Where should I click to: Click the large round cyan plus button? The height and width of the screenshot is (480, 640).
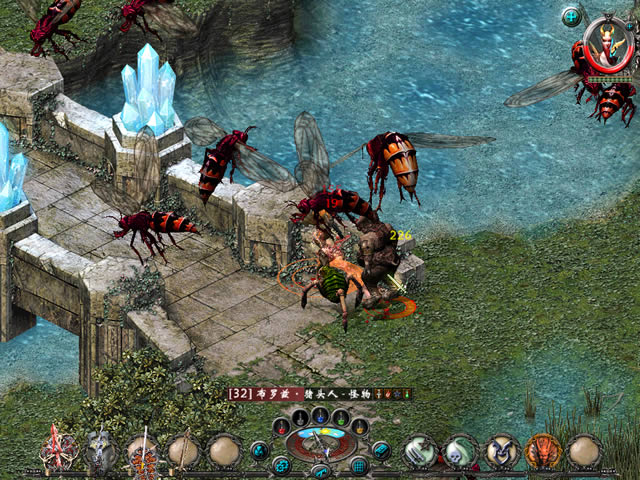[571, 16]
